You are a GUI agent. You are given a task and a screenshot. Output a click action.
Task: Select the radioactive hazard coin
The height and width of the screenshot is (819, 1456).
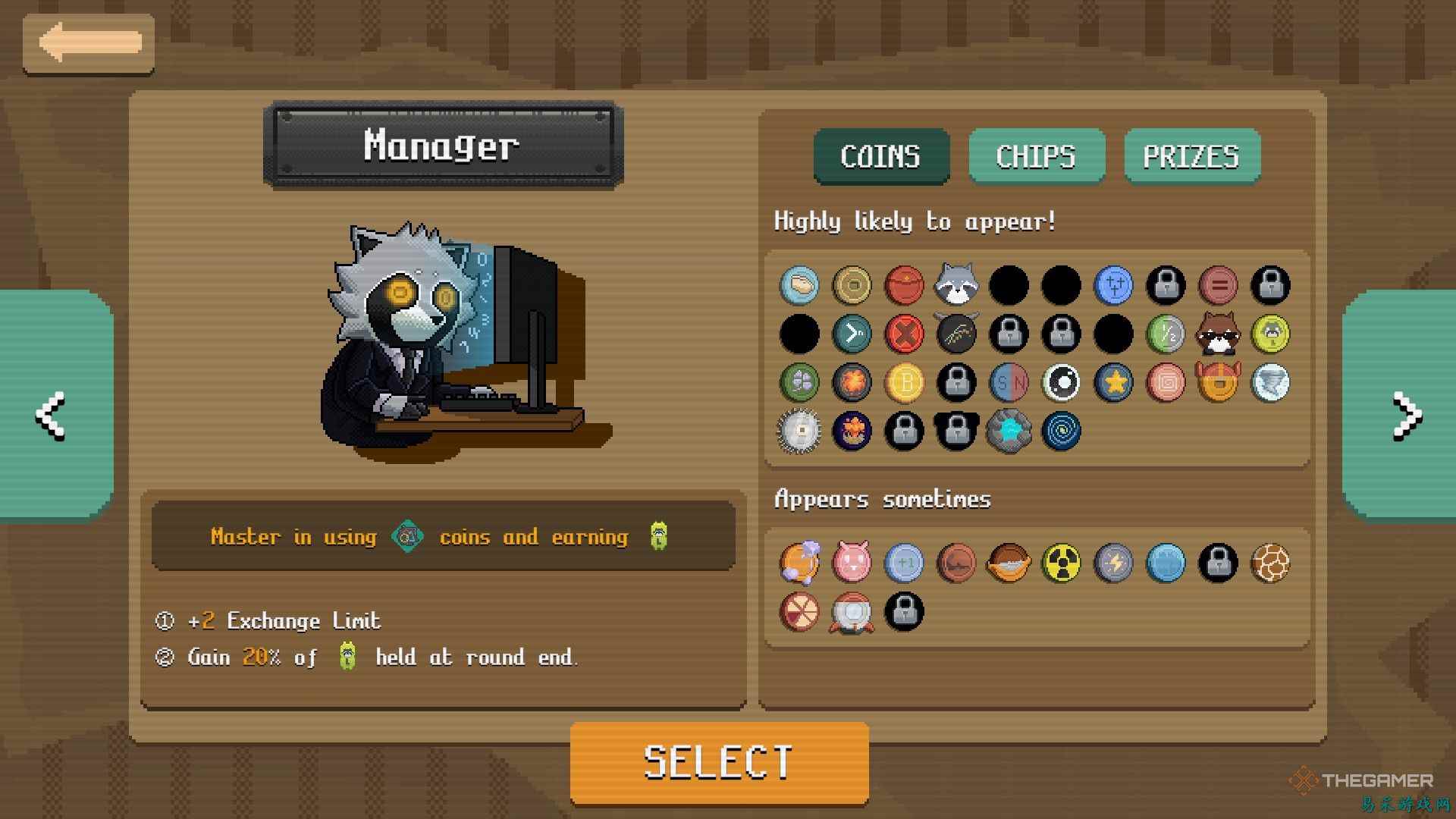click(1061, 563)
